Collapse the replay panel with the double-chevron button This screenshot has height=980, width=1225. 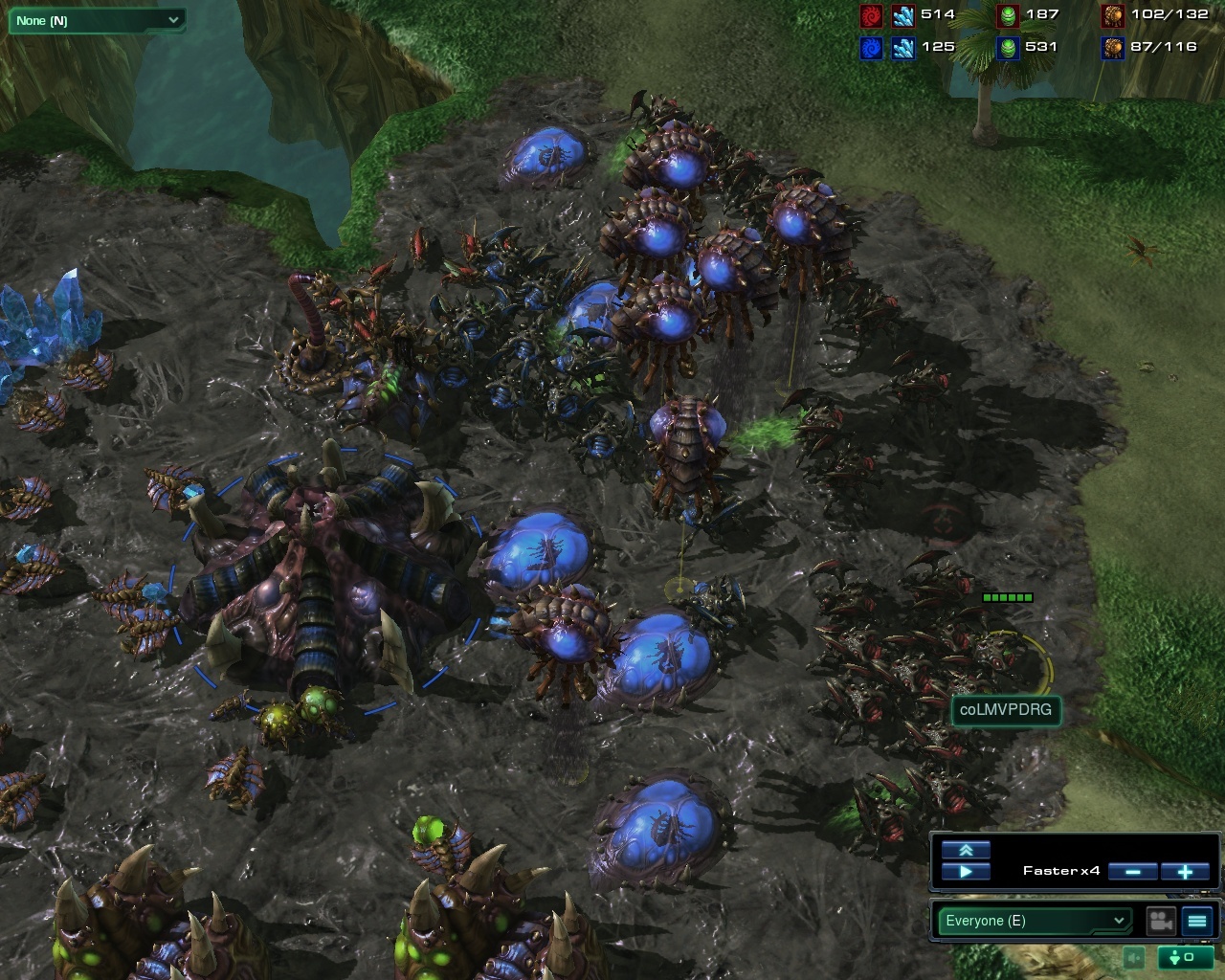965,850
